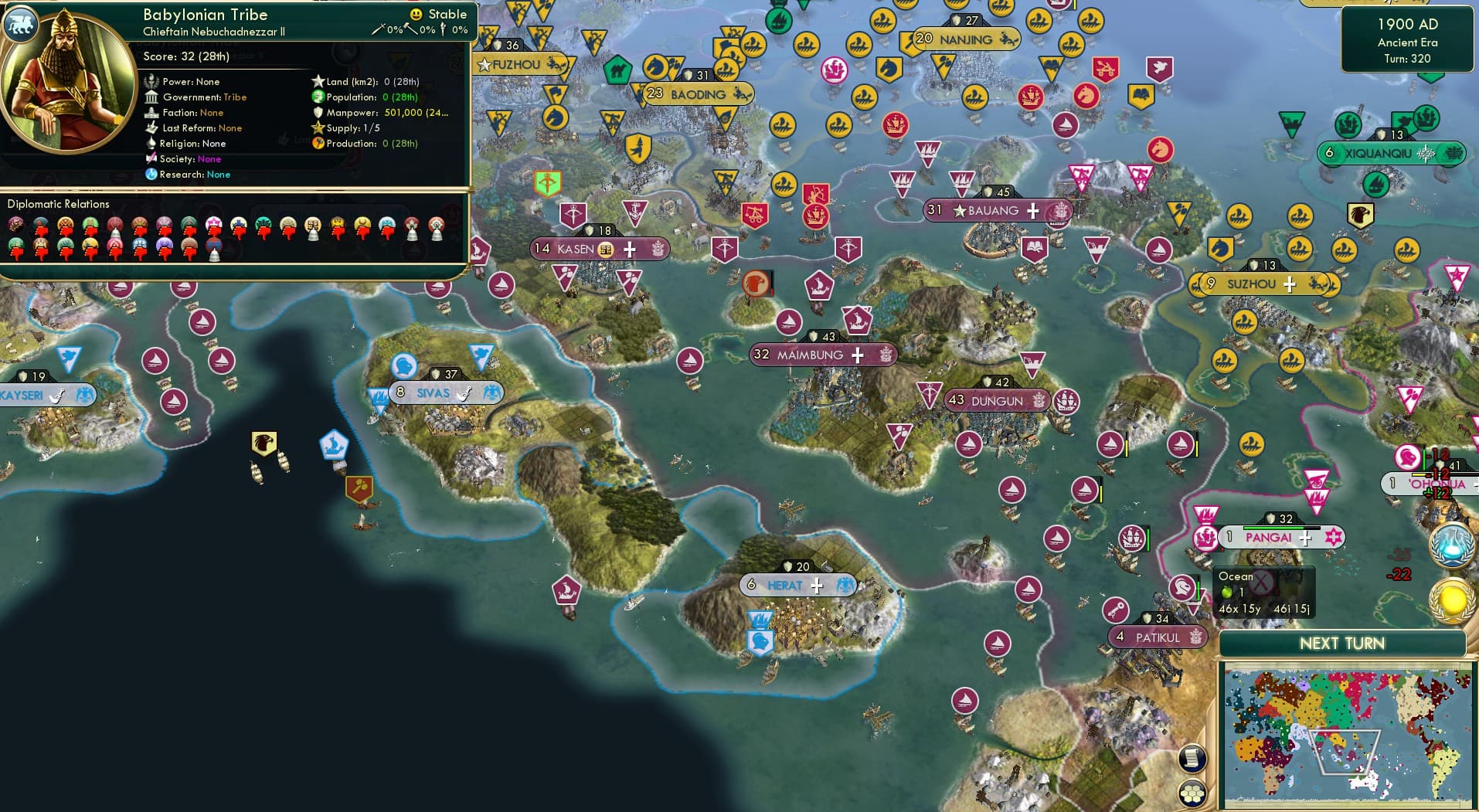
Task: Click the Manpower shield icon in the tribe panel
Action: point(319,112)
